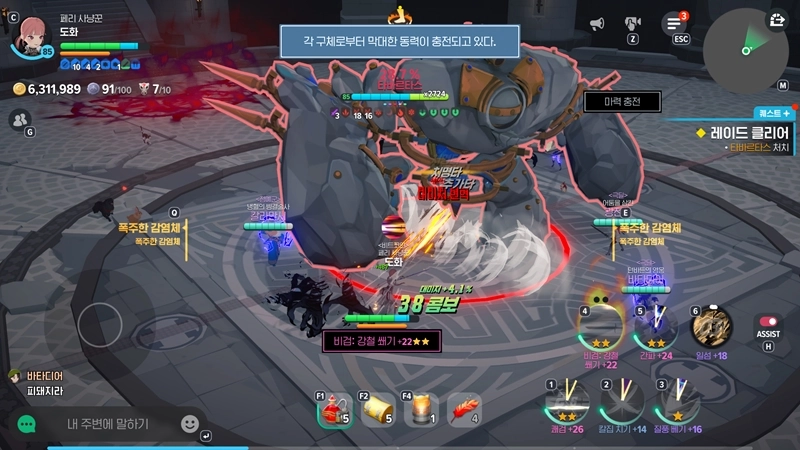The image size is (800, 450).
Task: Toggle the ASSIST switch
Action: [768, 322]
